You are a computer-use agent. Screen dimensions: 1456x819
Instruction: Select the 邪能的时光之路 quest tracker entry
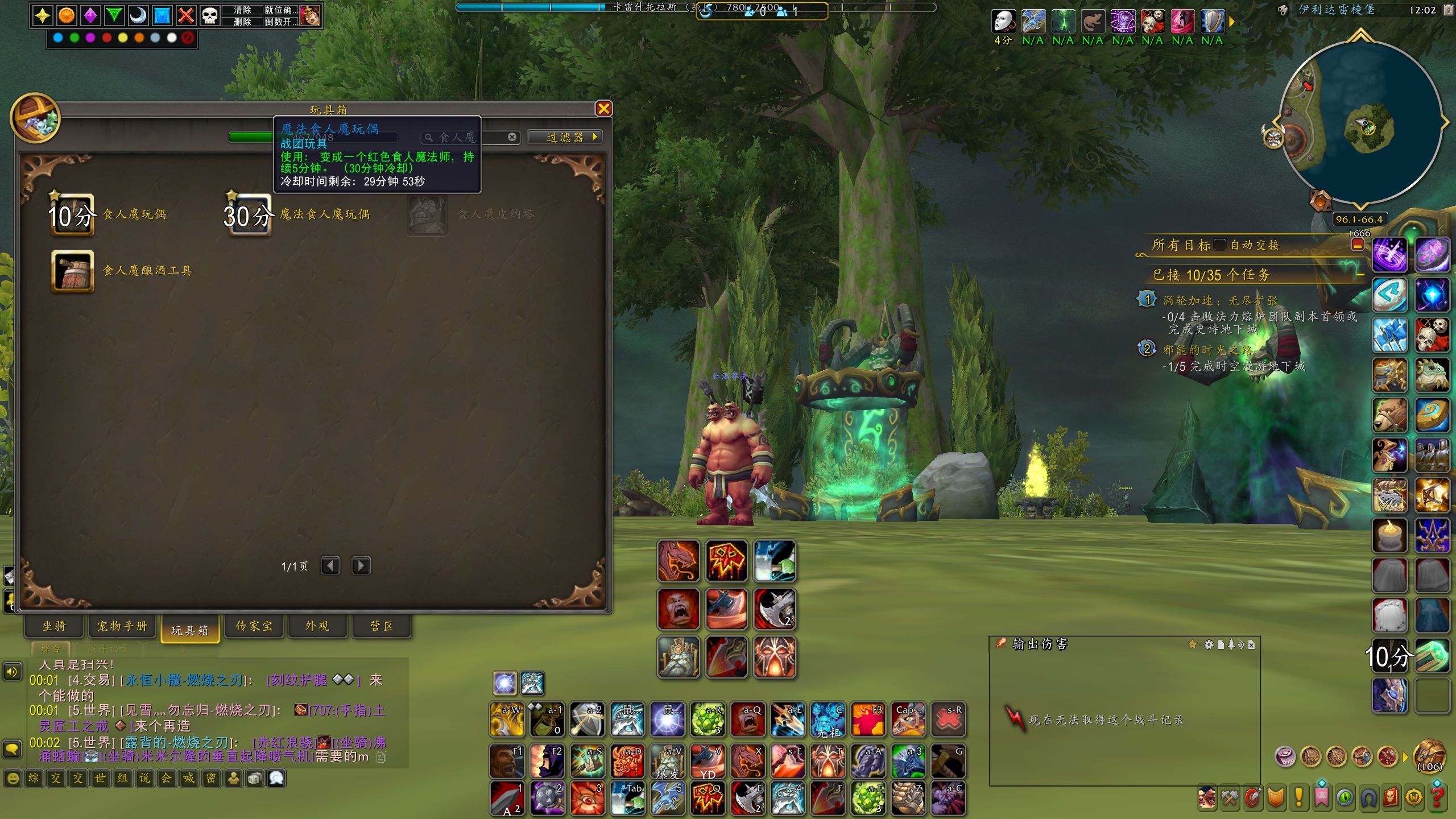coord(1207,350)
